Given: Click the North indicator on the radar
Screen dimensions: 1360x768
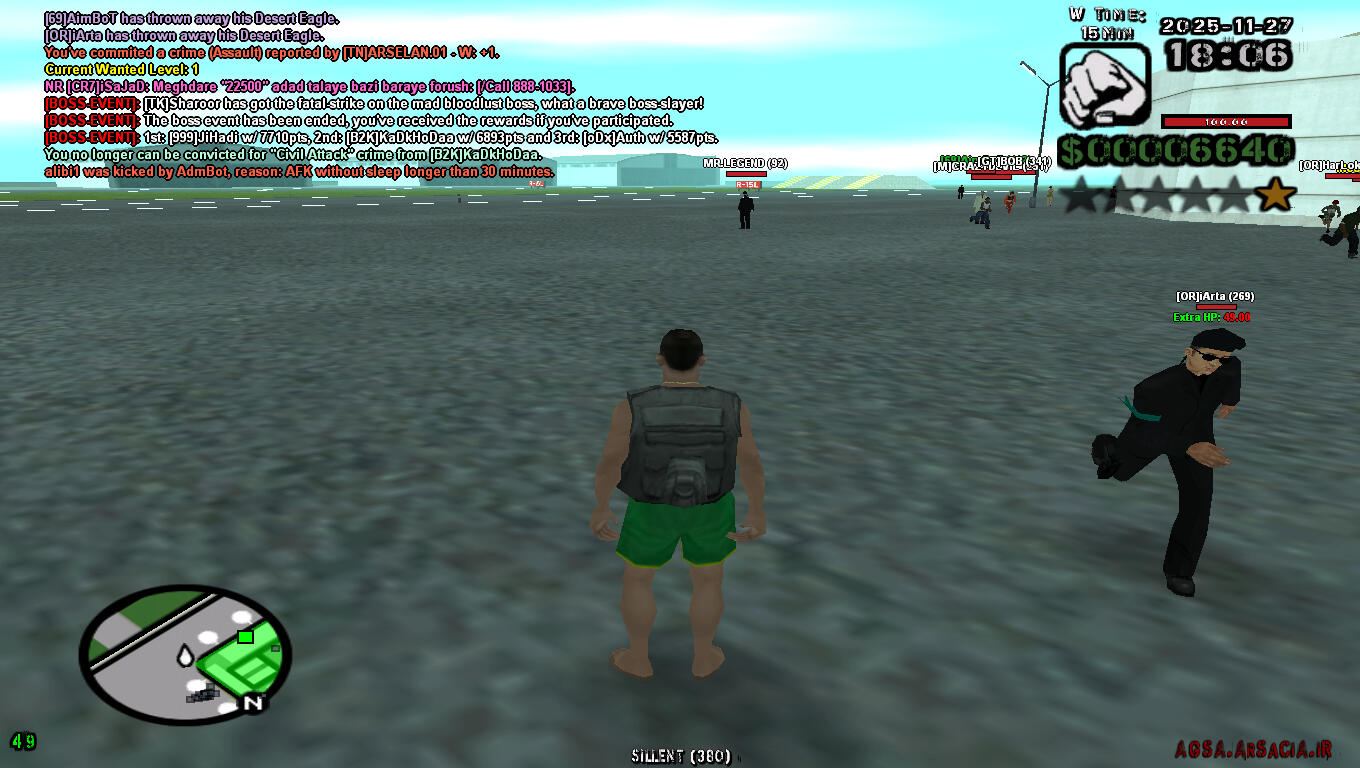Looking at the screenshot, I should point(253,703).
